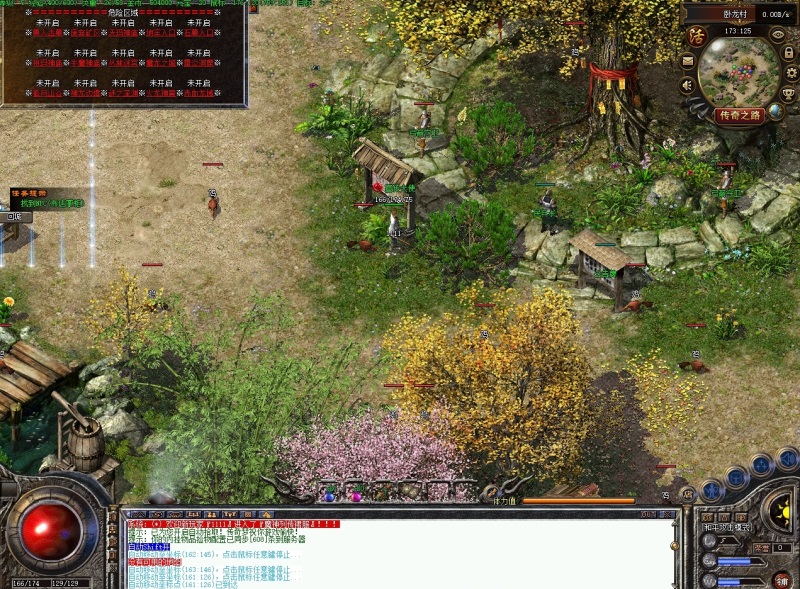The image size is (800, 589).
Task: Open the blue character figure button
Action: tap(712, 490)
